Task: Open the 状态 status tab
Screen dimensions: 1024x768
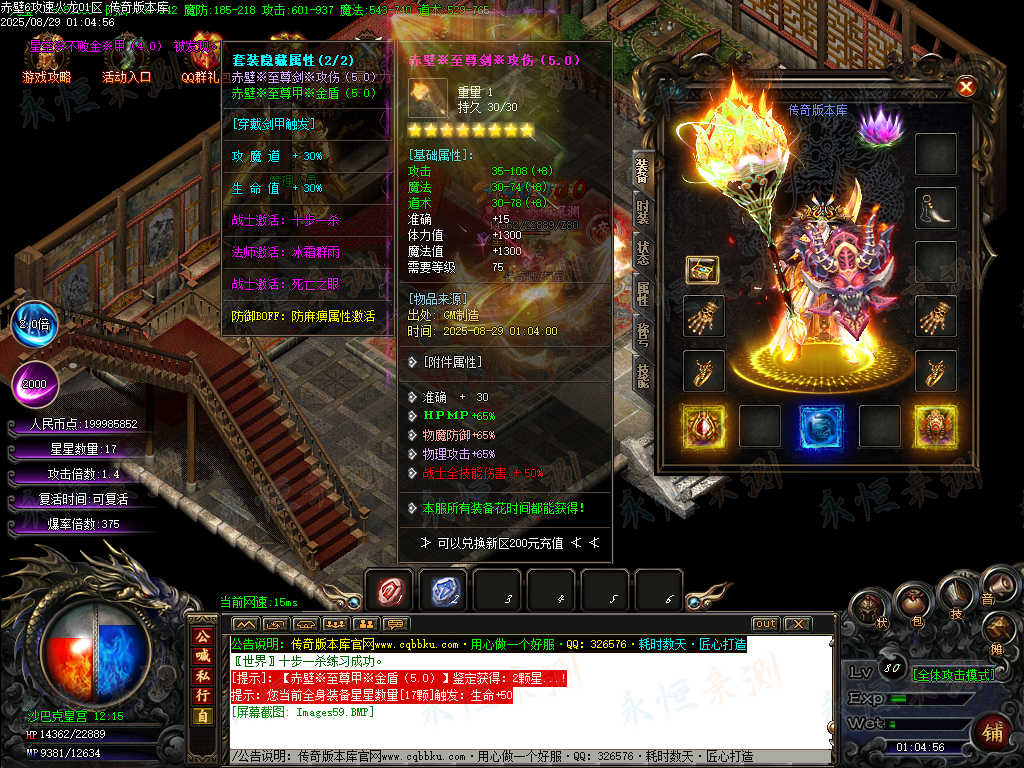Action: click(643, 252)
